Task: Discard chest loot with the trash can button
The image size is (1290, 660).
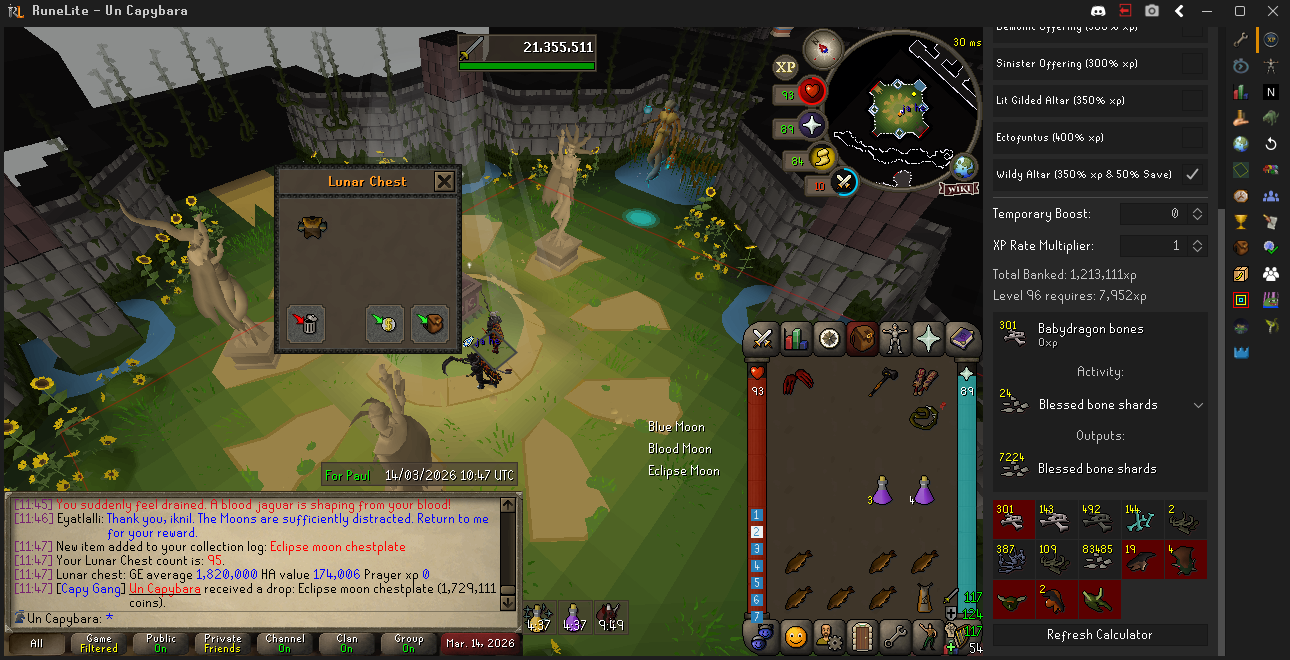Action: [307, 322]
